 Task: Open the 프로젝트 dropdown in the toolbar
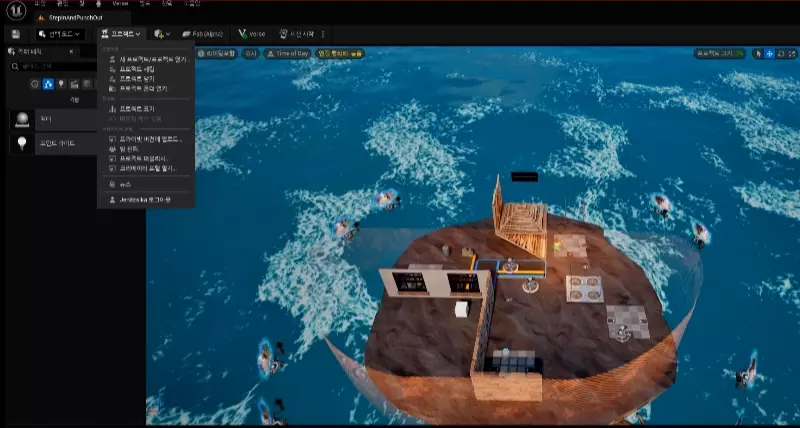(121, 34)
